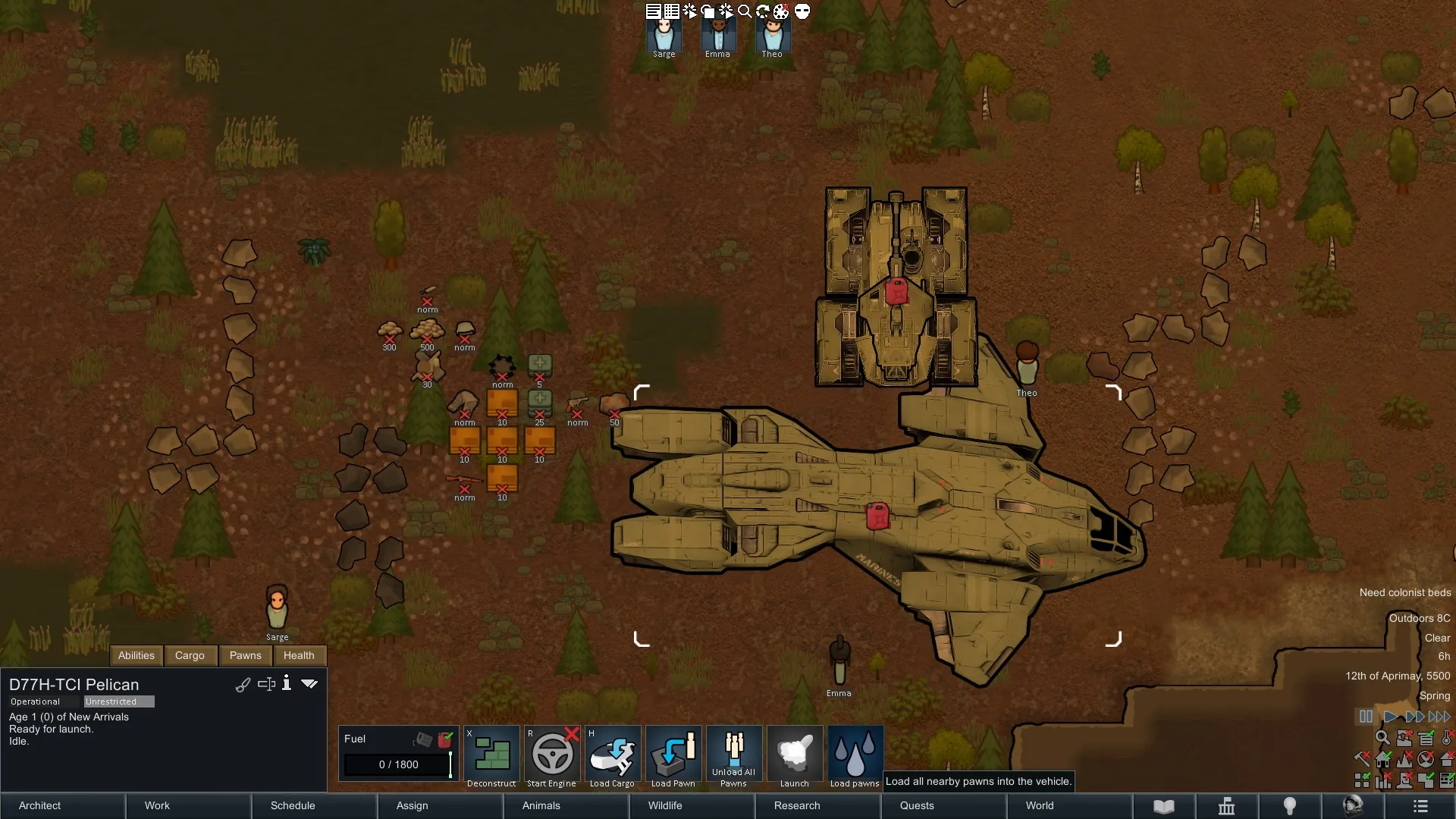
Task: Select the Load Pawn command
Action: click(673, 755)
